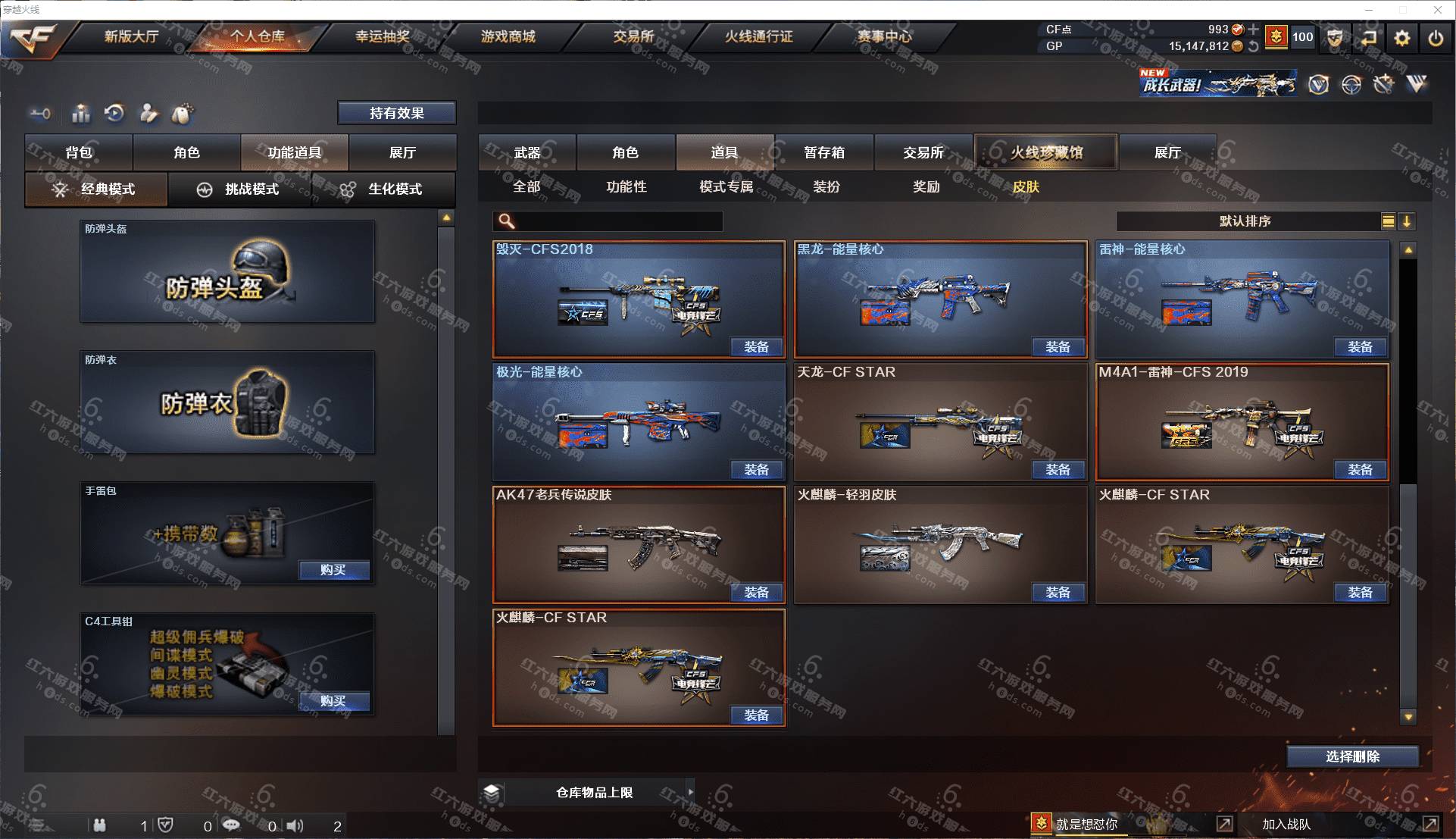Viewport: 1456px width, 839px height.
Task: Click the 持有效果 button
Action: 396,113
